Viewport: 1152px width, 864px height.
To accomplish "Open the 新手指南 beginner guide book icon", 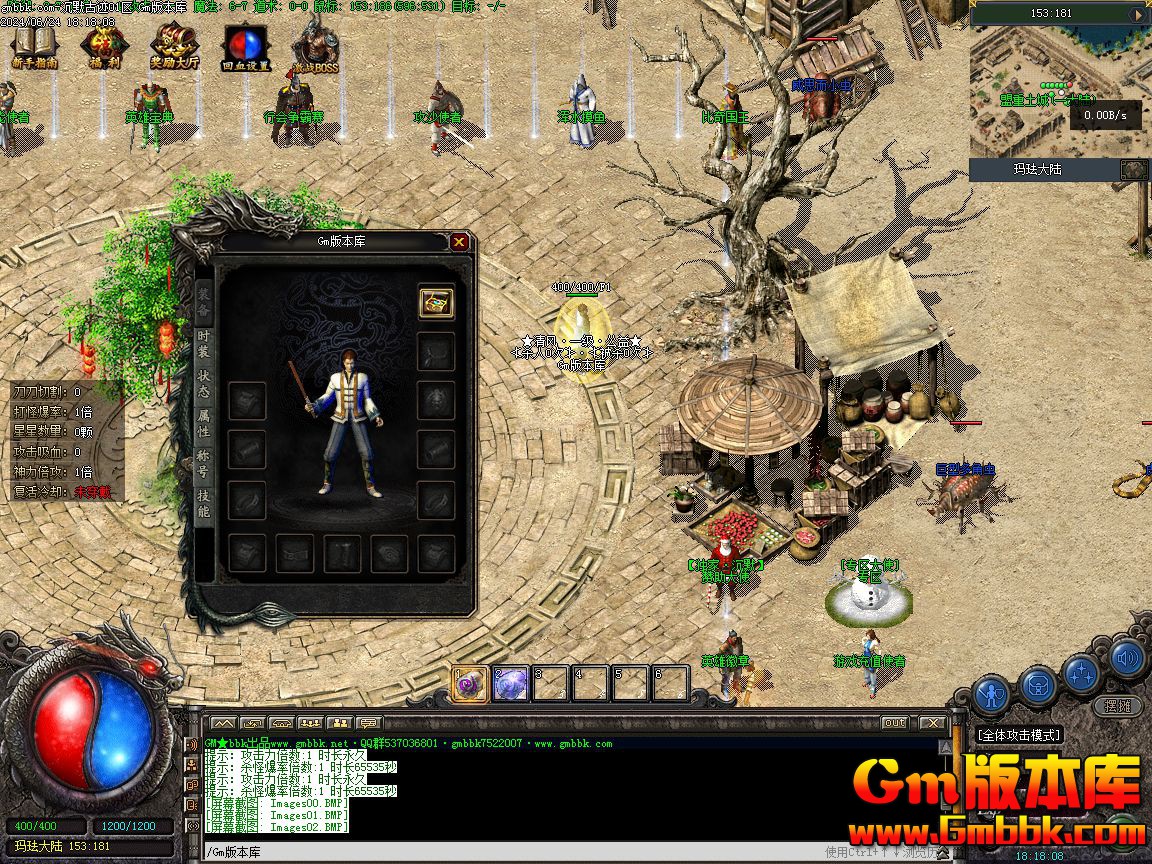I will pos(35,45).
